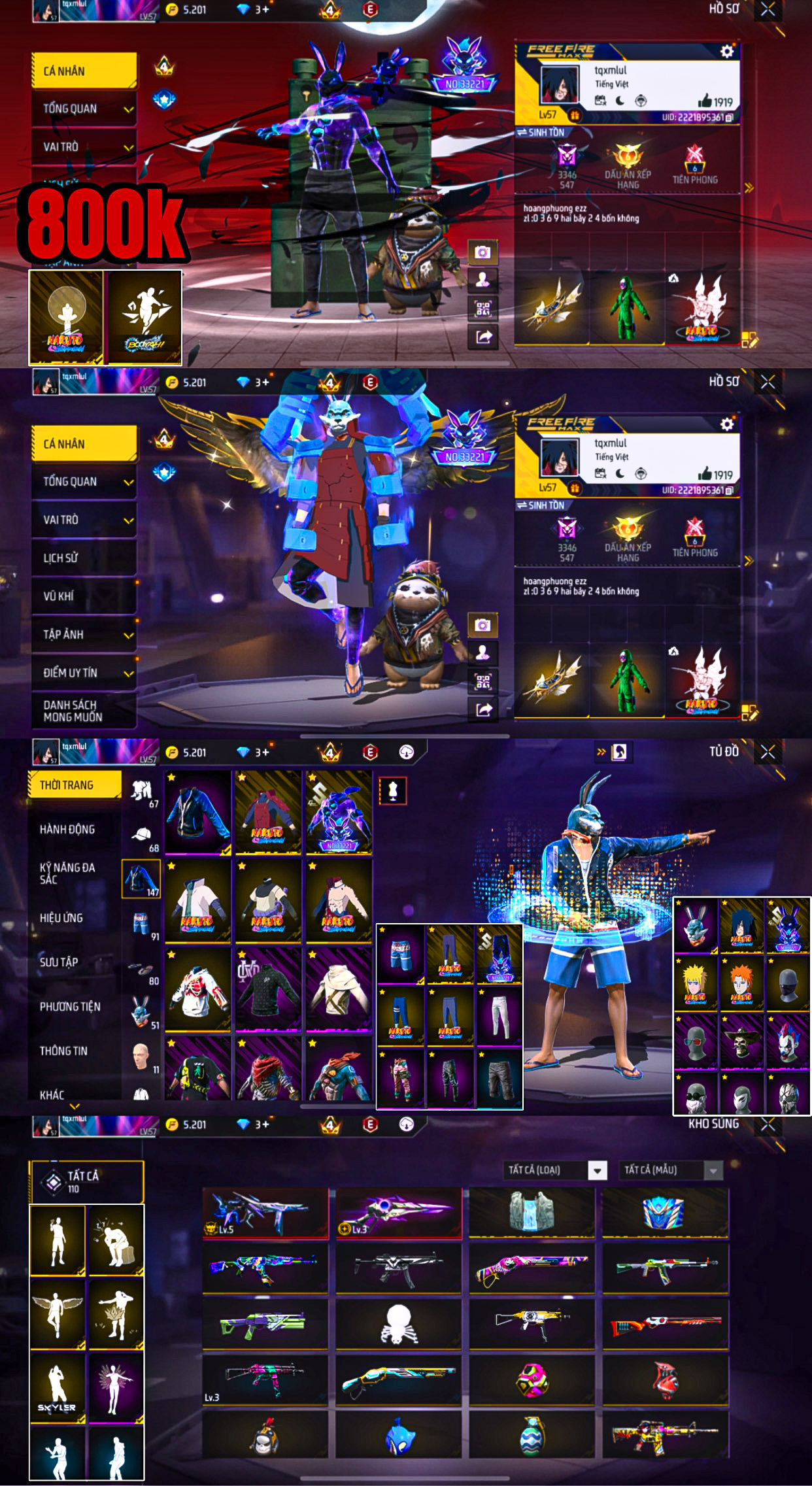The image size is (812, 1486).
Task: Choose the Skyler emote thumbnail
Action: pyautogui.click(x=58, y=1387)
